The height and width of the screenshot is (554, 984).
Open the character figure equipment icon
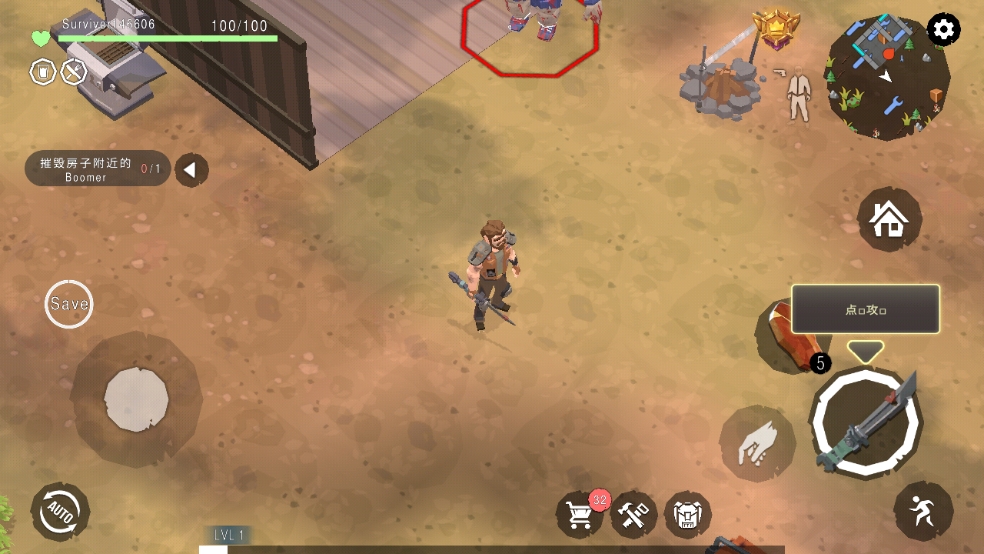point(797,96)
